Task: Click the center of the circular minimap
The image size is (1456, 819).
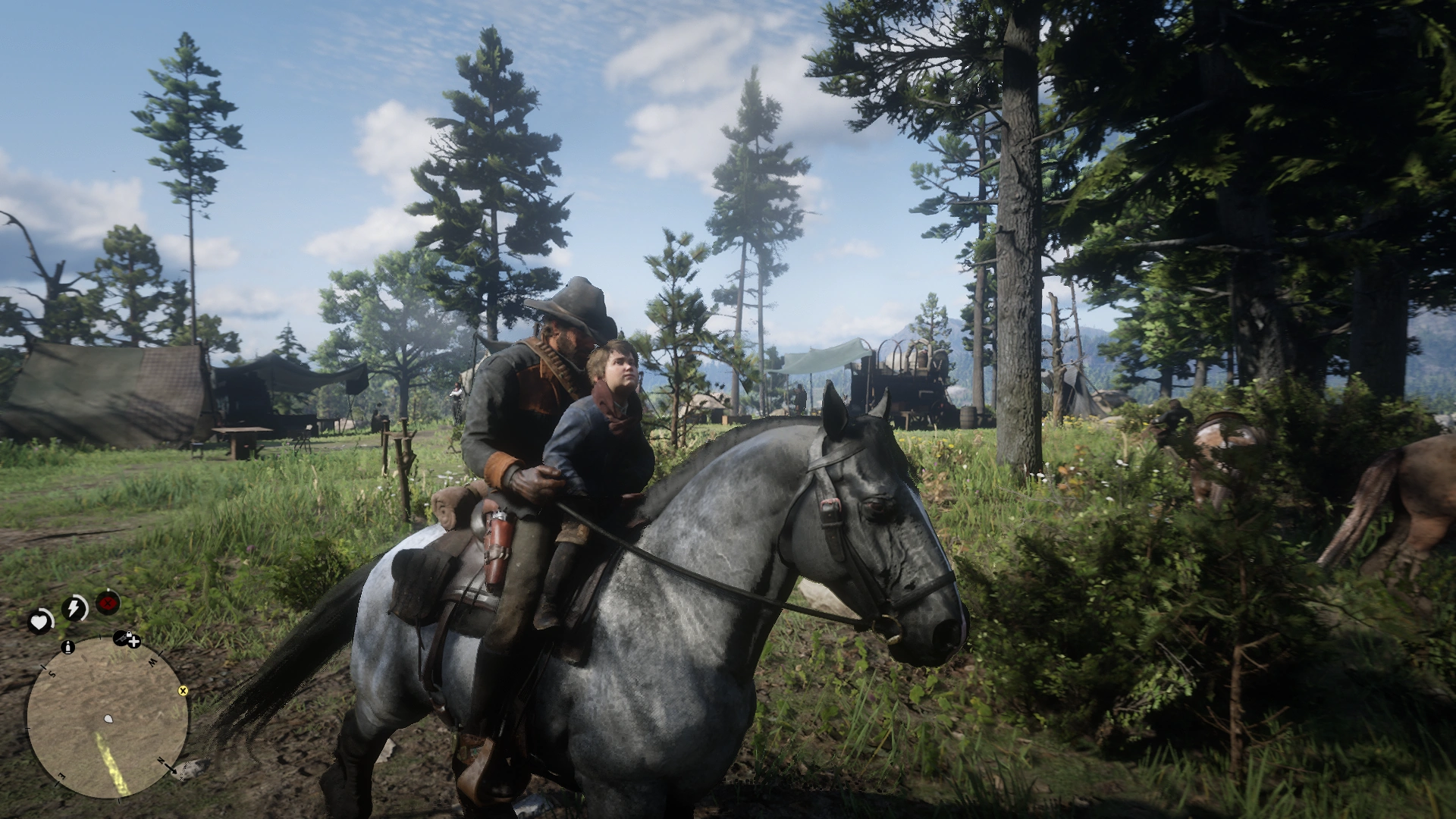Action: tap(108, 720)
